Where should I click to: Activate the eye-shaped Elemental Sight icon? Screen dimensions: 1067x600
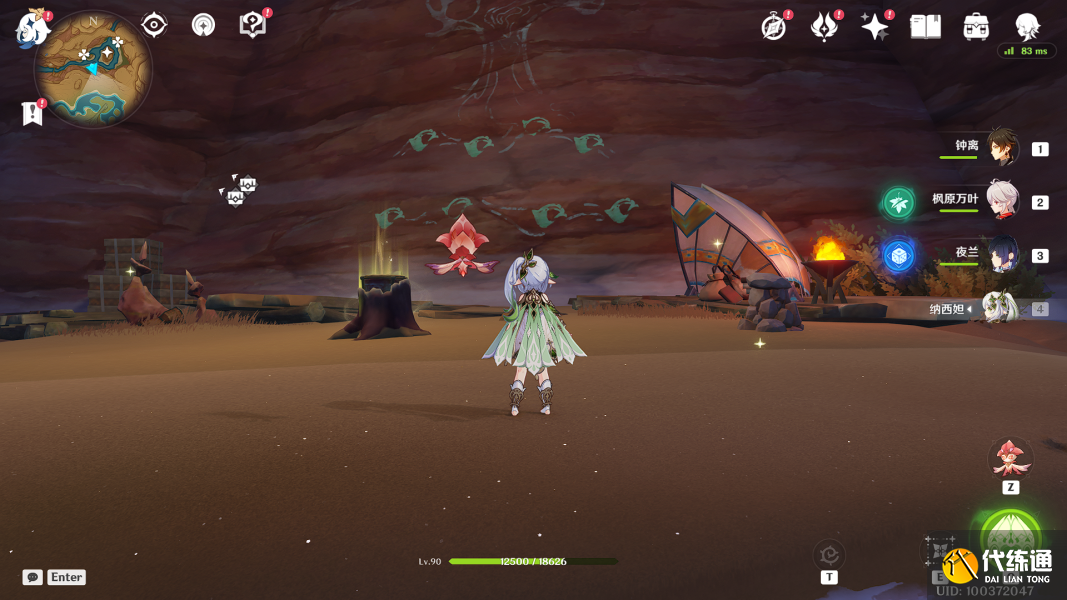pyautogui.click(x=154, y=25)
